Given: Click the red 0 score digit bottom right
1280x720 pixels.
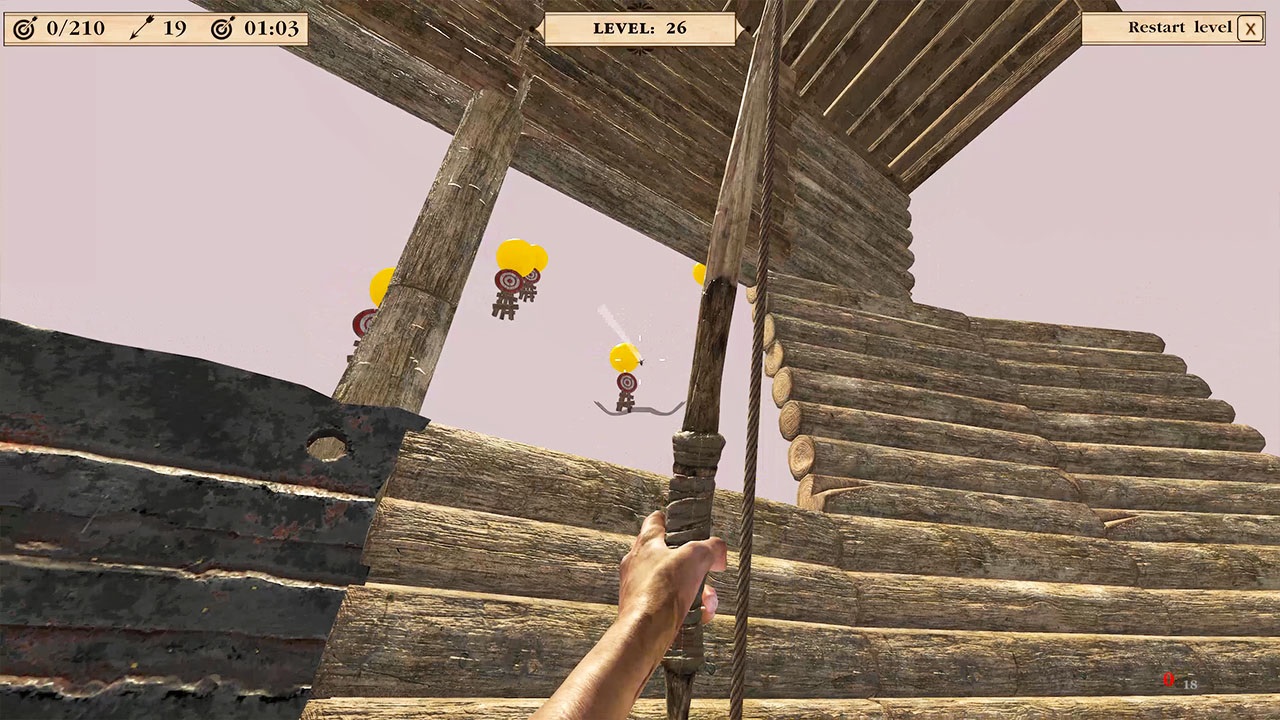Looking at the screenshot, I should [1168, 678].
